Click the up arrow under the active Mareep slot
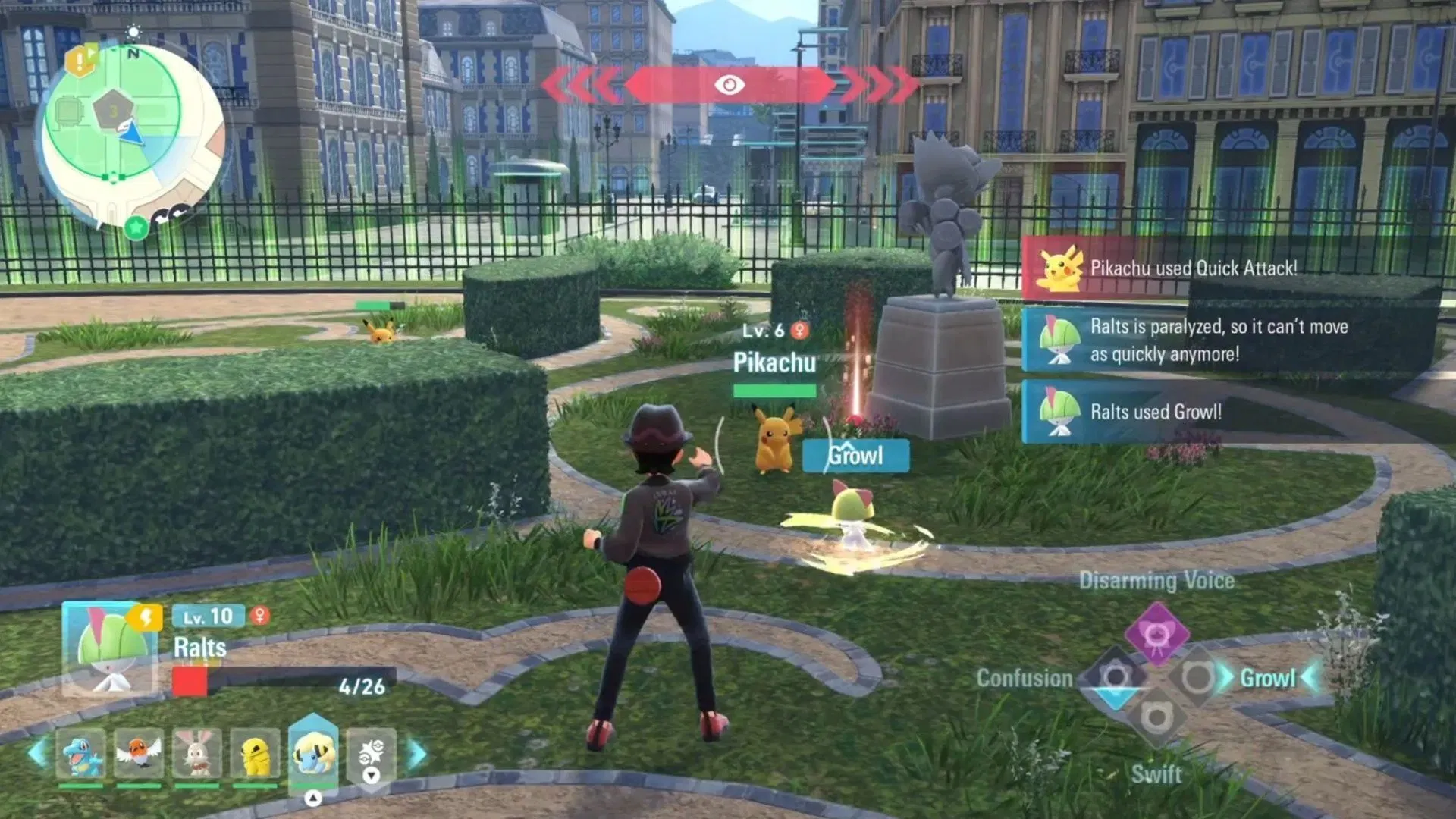The image size is (1456, 819). (x=312, y=798)
